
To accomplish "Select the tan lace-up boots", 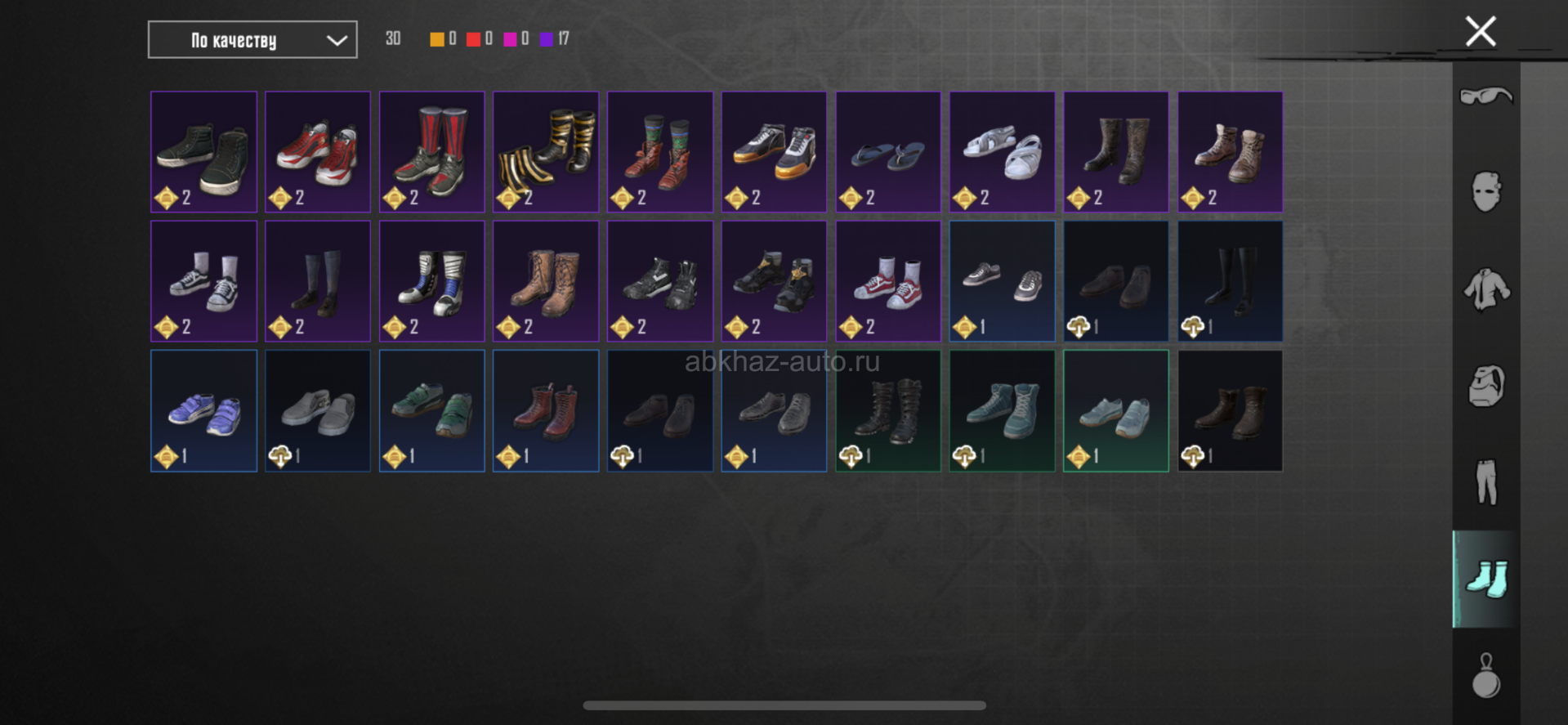I will [546, 281].
